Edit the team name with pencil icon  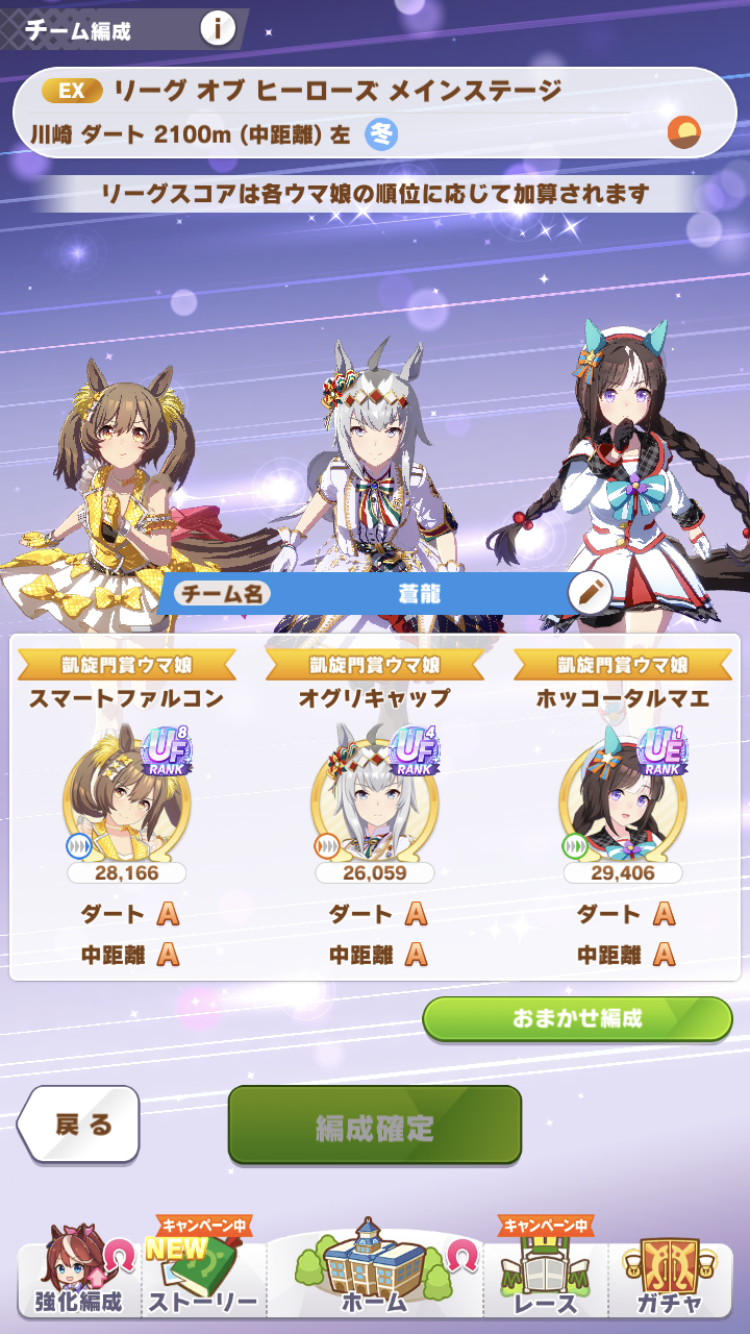point(589,594)
